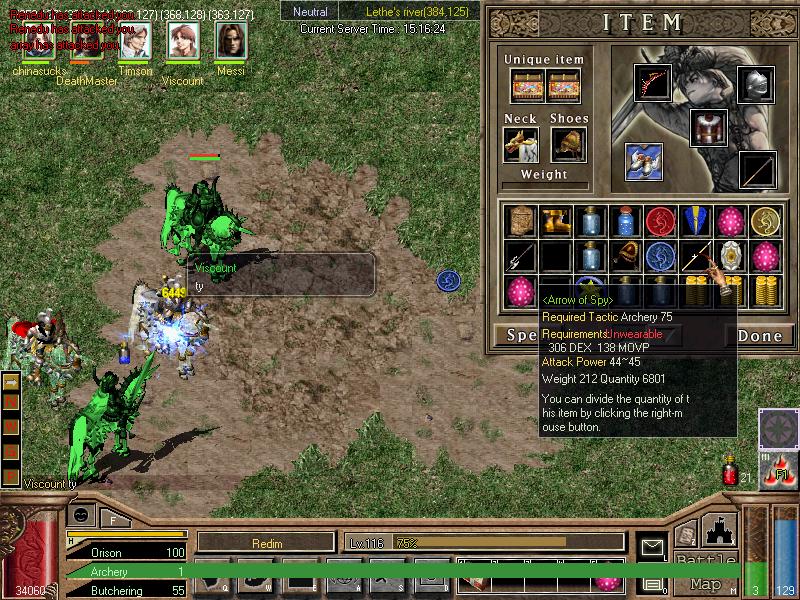Screen dimensions: 800x600
Task: Click the equipped steel helmet slot
Action: click(756, 85)
